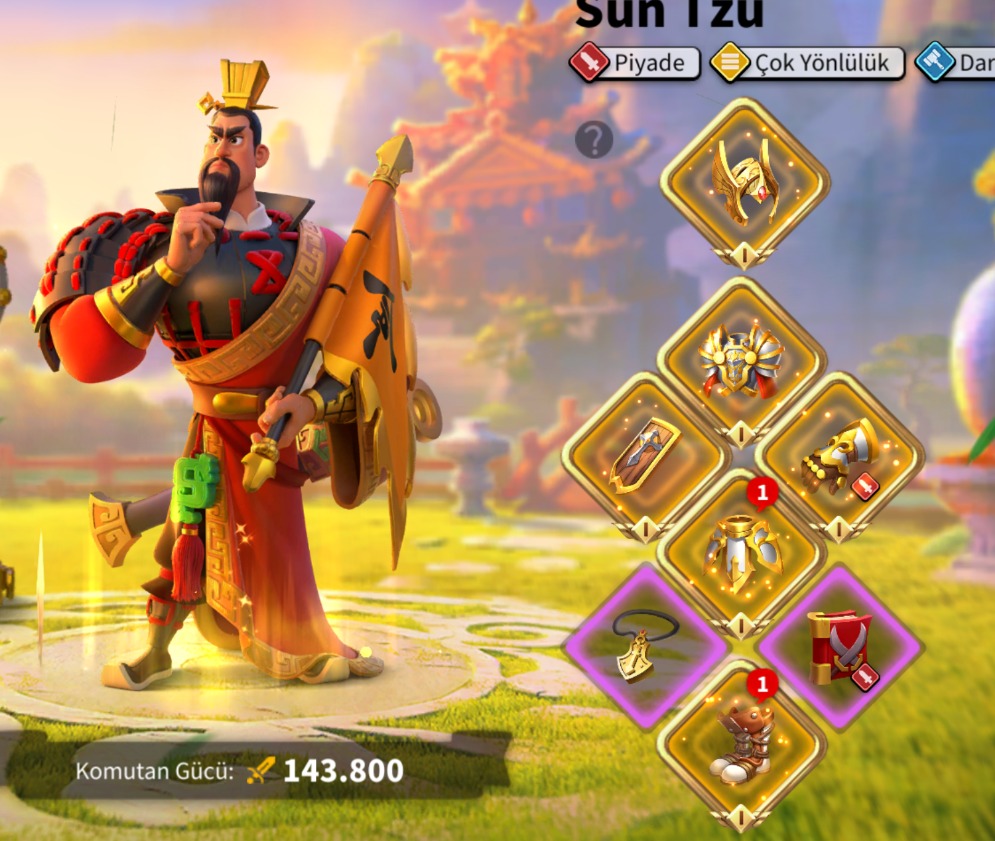
Task: Open the question mark help icon
Action: [593, 140]
